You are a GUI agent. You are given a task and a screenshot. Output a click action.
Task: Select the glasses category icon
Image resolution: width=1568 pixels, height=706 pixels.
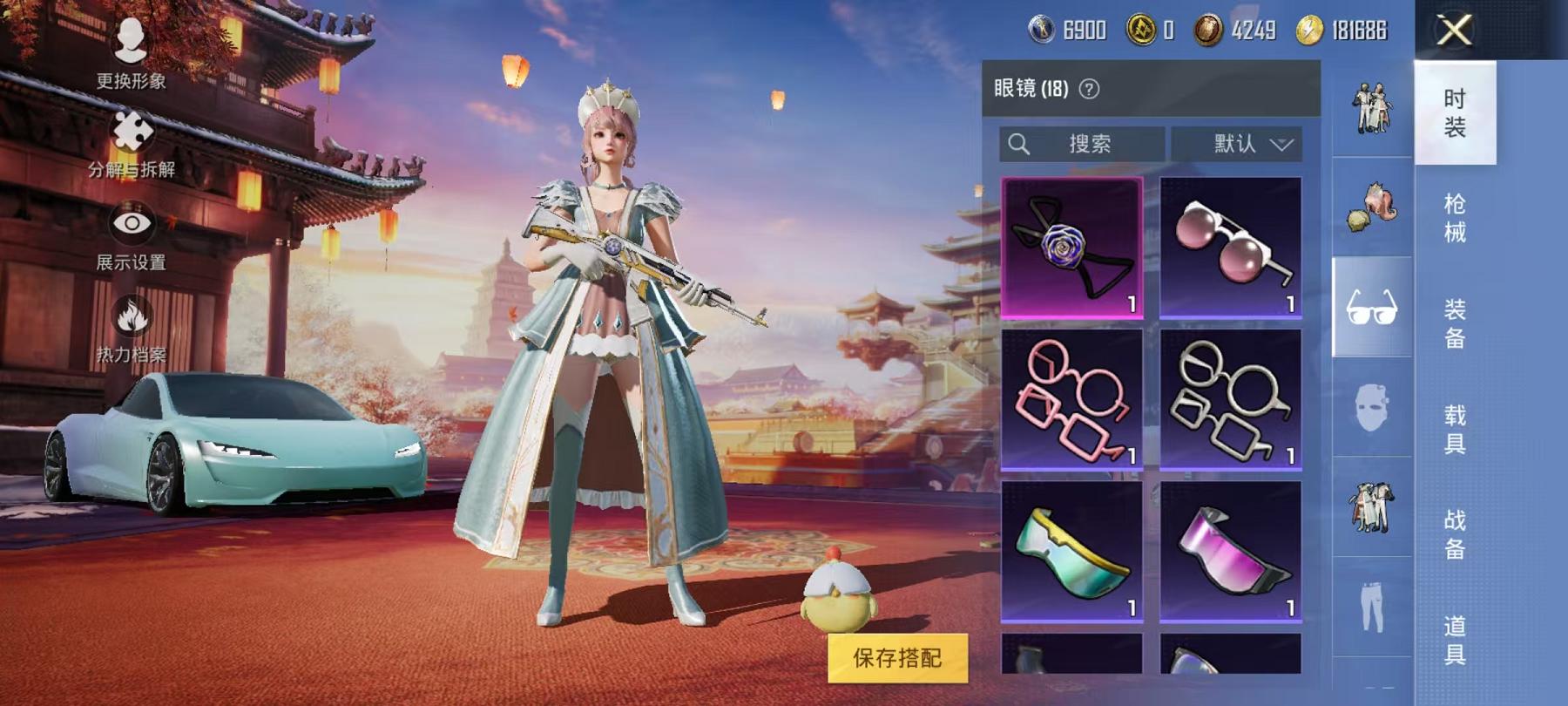click(1371, 305)
